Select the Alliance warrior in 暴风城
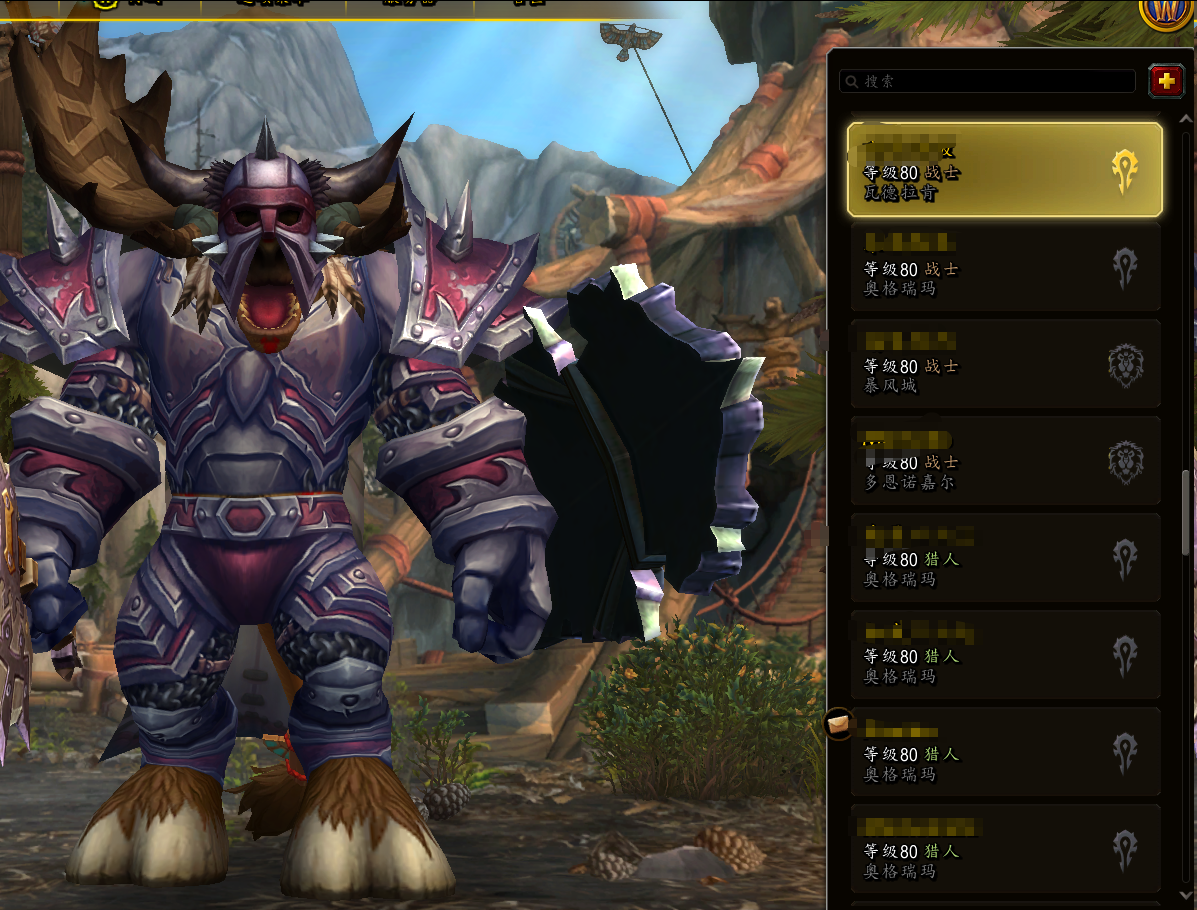Viewport: 1197px width, 910px height. pyautogui.click(x=1004, y=364)
